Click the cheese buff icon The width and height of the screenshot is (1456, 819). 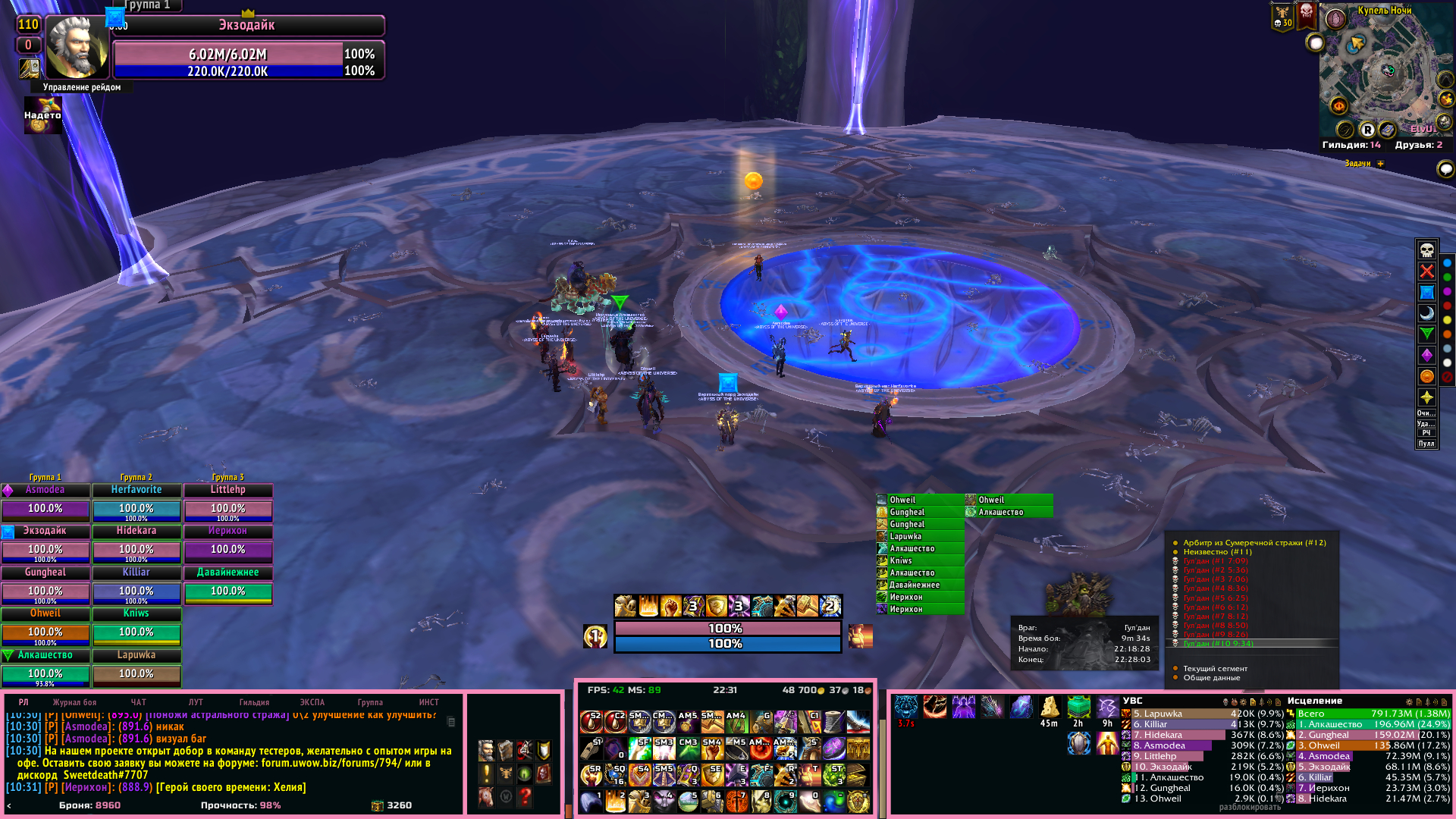(1049, 708)
